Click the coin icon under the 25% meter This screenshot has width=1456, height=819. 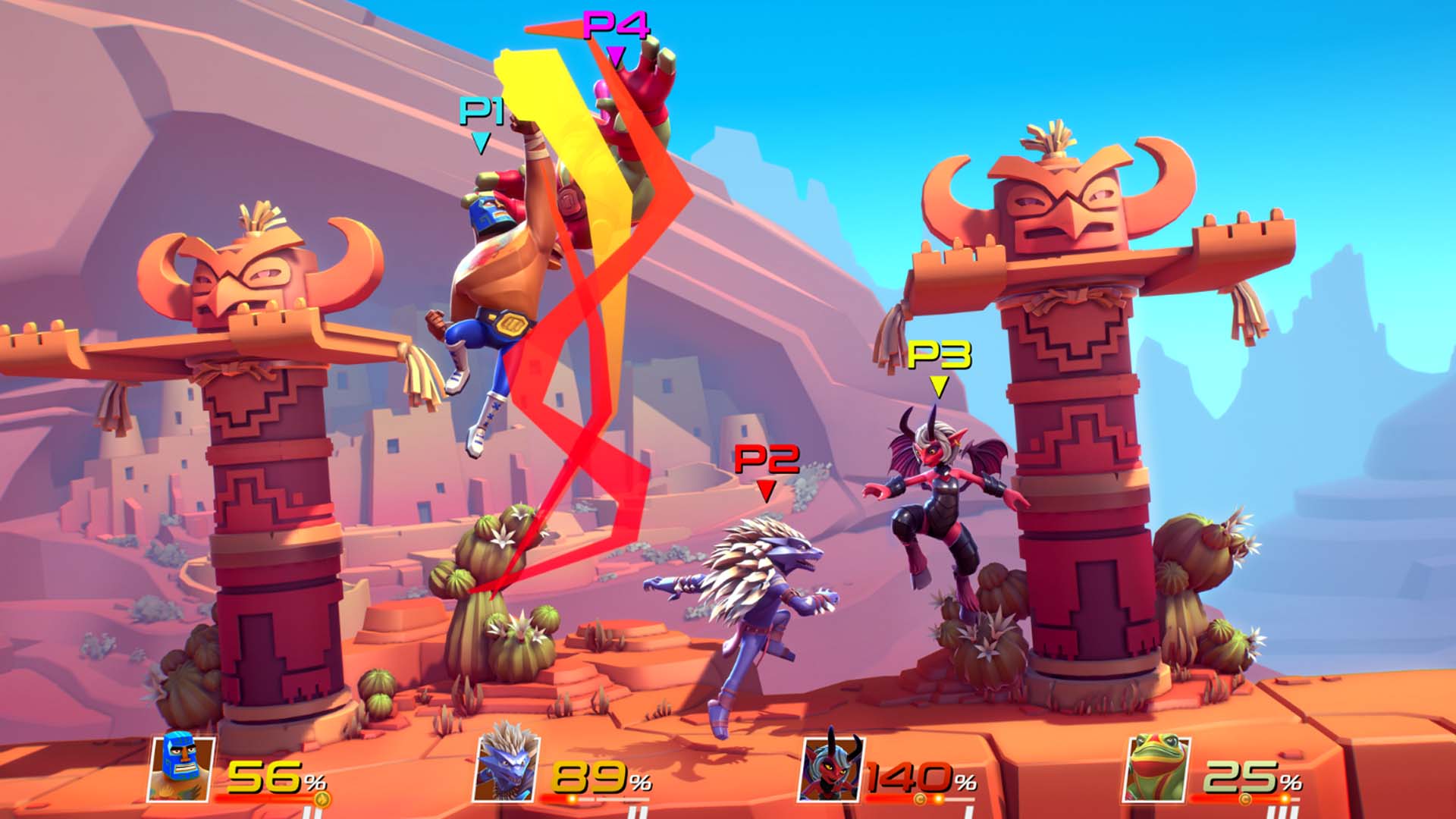(1245, 799)
